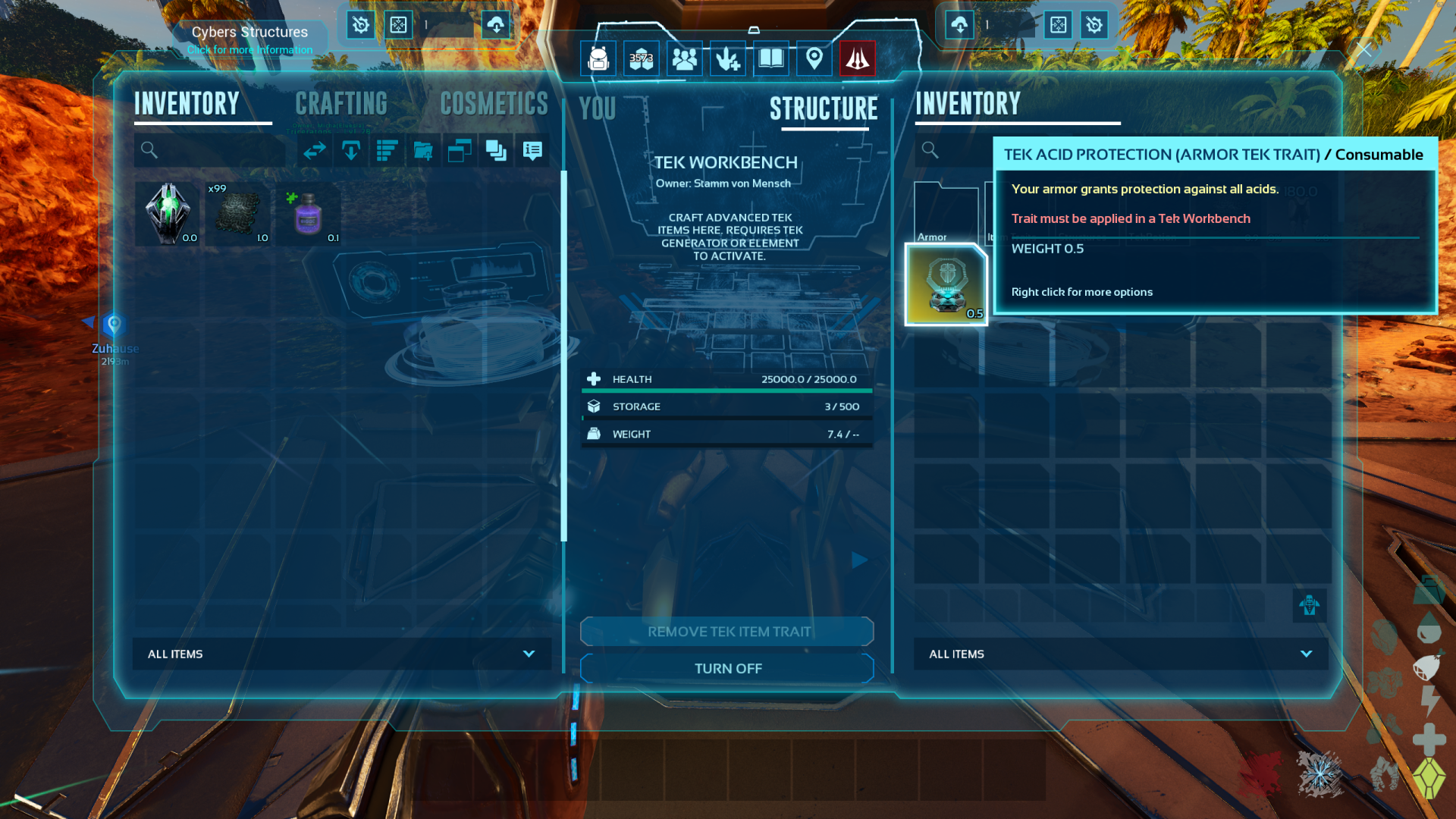Toggle the item tooltip display icon

(x=532, y=151)
